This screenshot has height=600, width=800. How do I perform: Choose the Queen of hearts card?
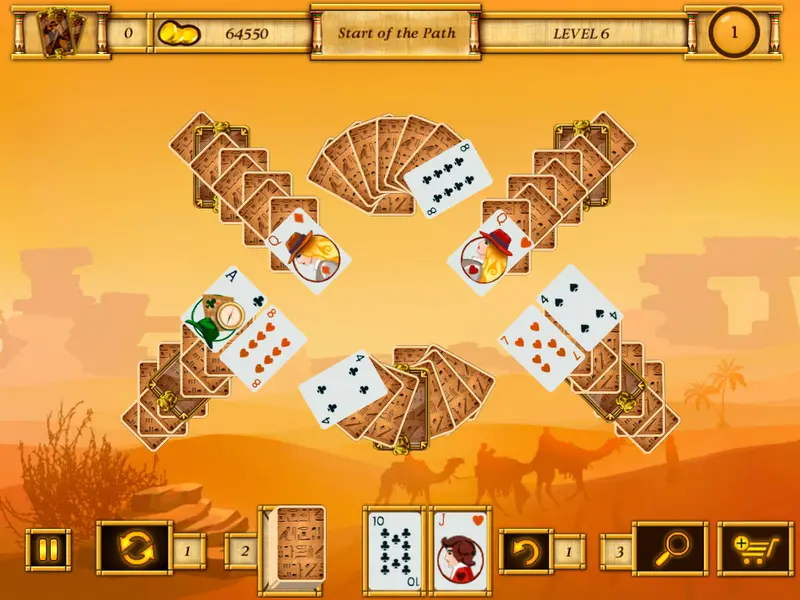coord(489,251)
